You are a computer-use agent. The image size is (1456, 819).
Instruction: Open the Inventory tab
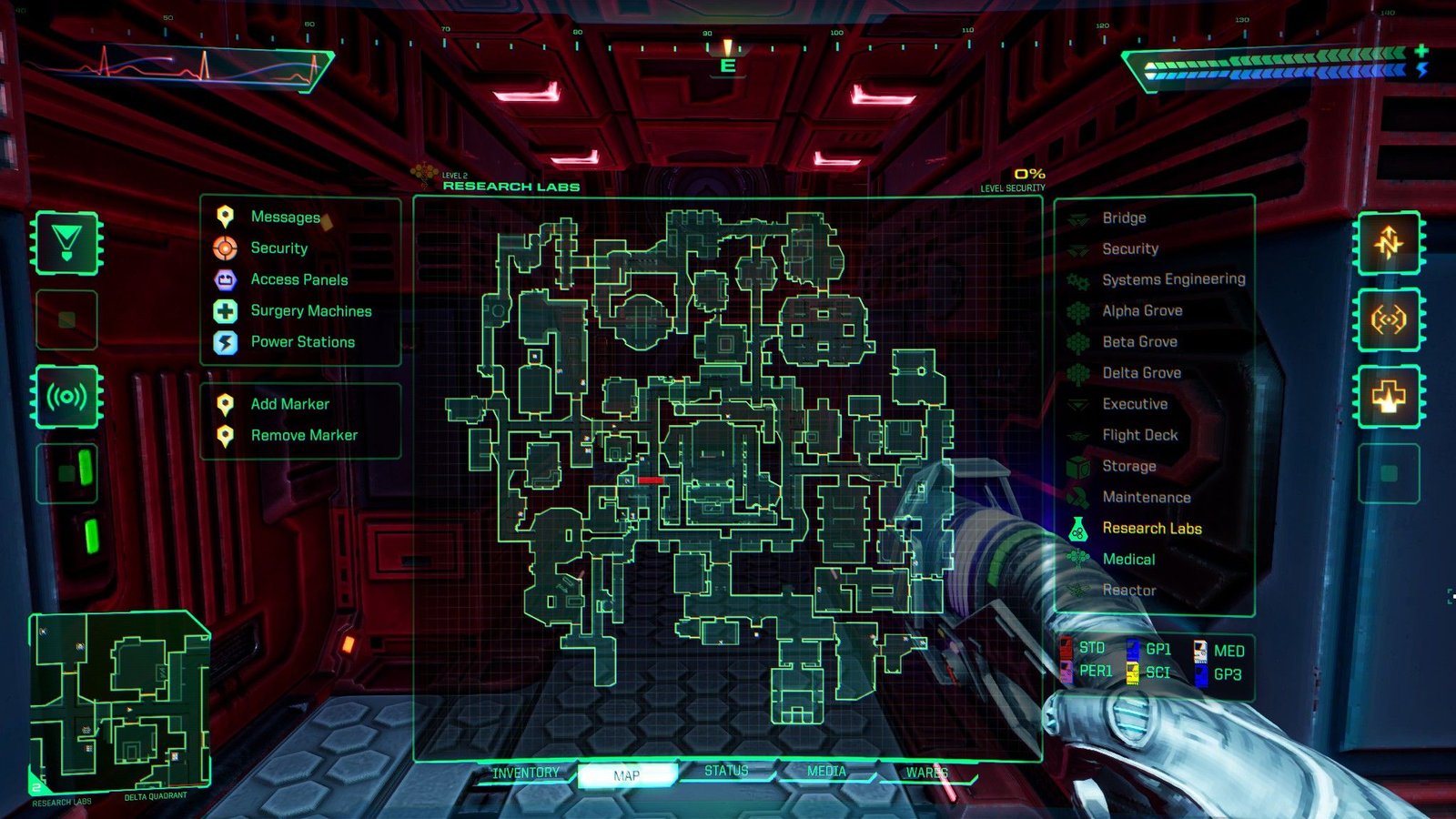point(526,773)
